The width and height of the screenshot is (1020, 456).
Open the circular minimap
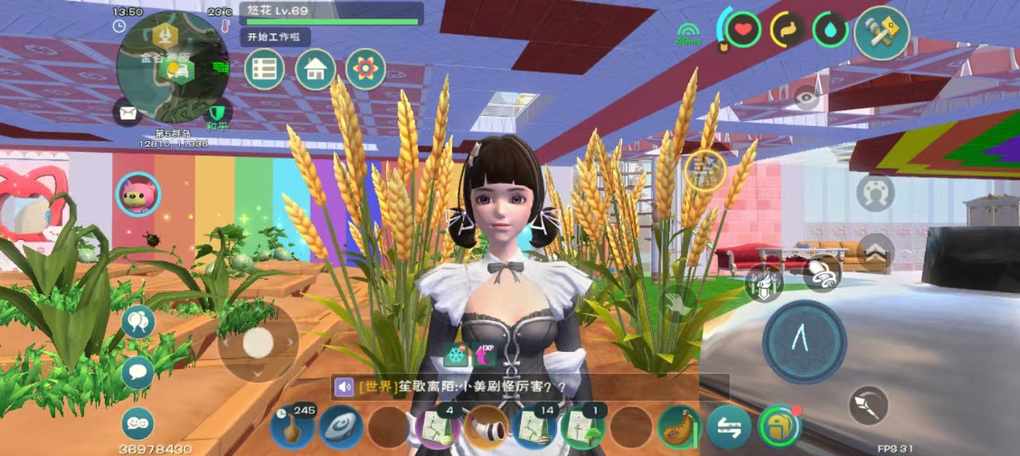172,68
